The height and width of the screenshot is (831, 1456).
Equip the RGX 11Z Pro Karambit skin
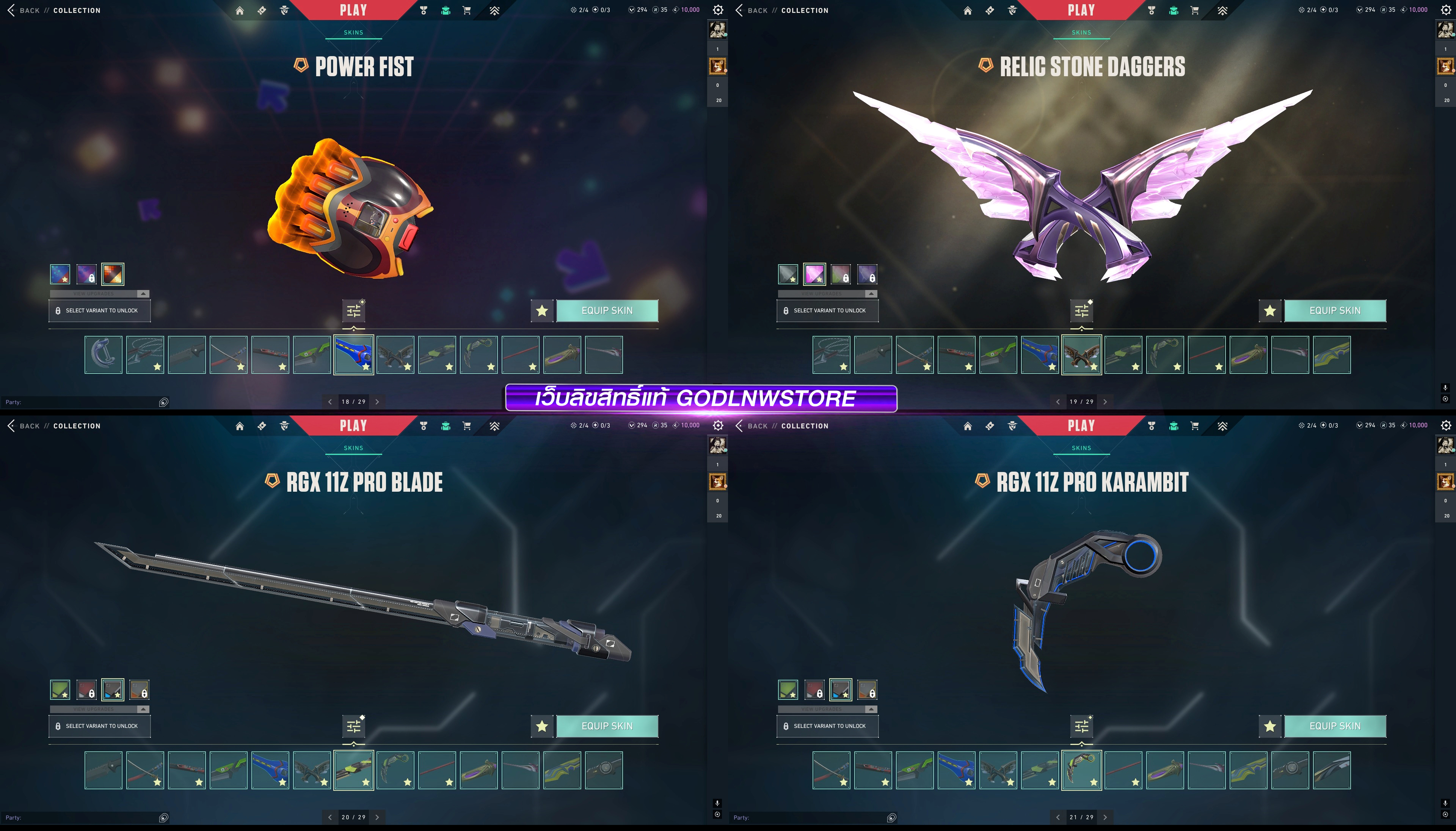coord(1334,726)
